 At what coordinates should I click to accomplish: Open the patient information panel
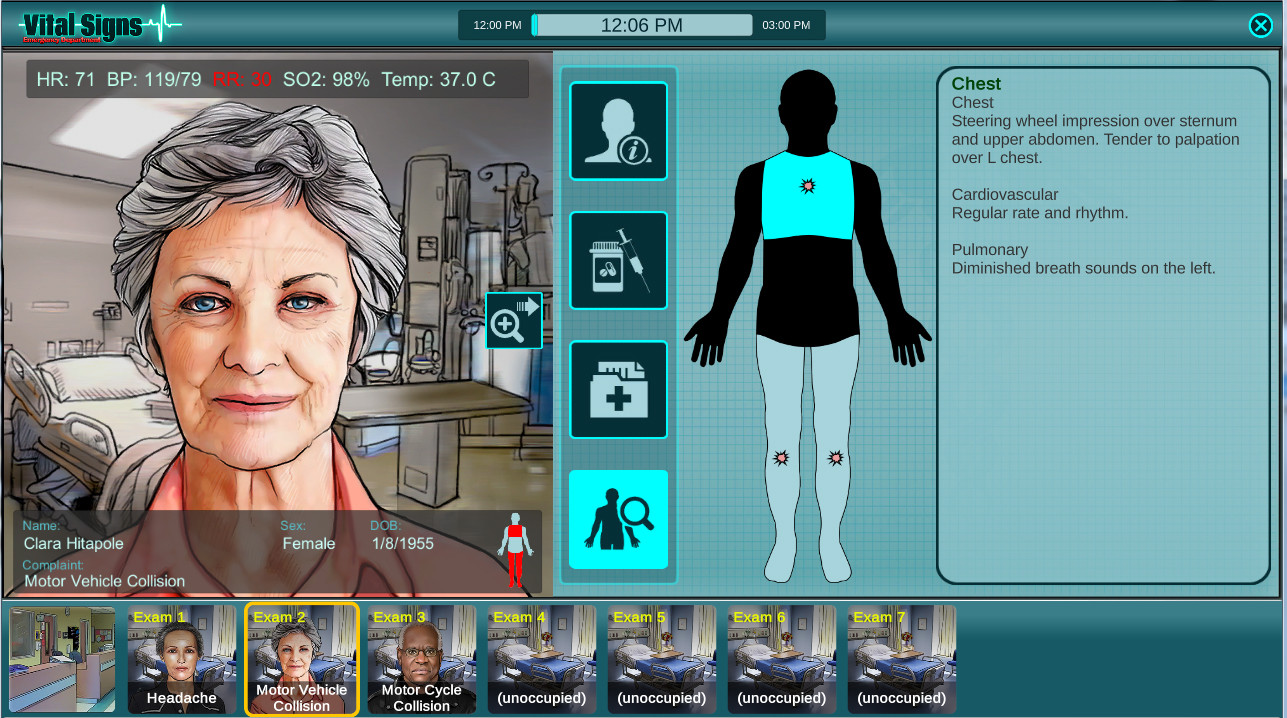click(618, 131)
